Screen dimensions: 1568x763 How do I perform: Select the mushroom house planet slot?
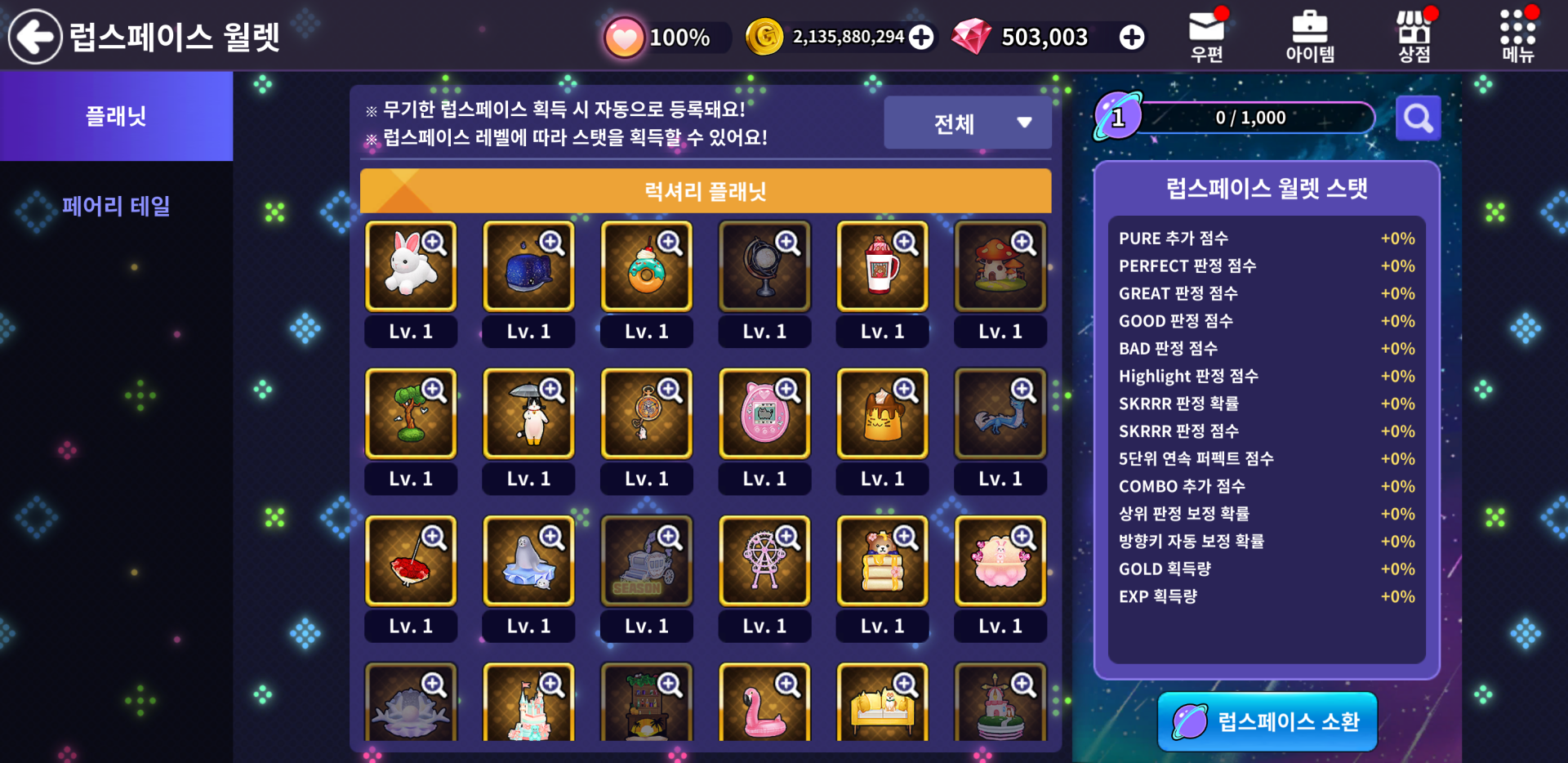(1000, 266)
